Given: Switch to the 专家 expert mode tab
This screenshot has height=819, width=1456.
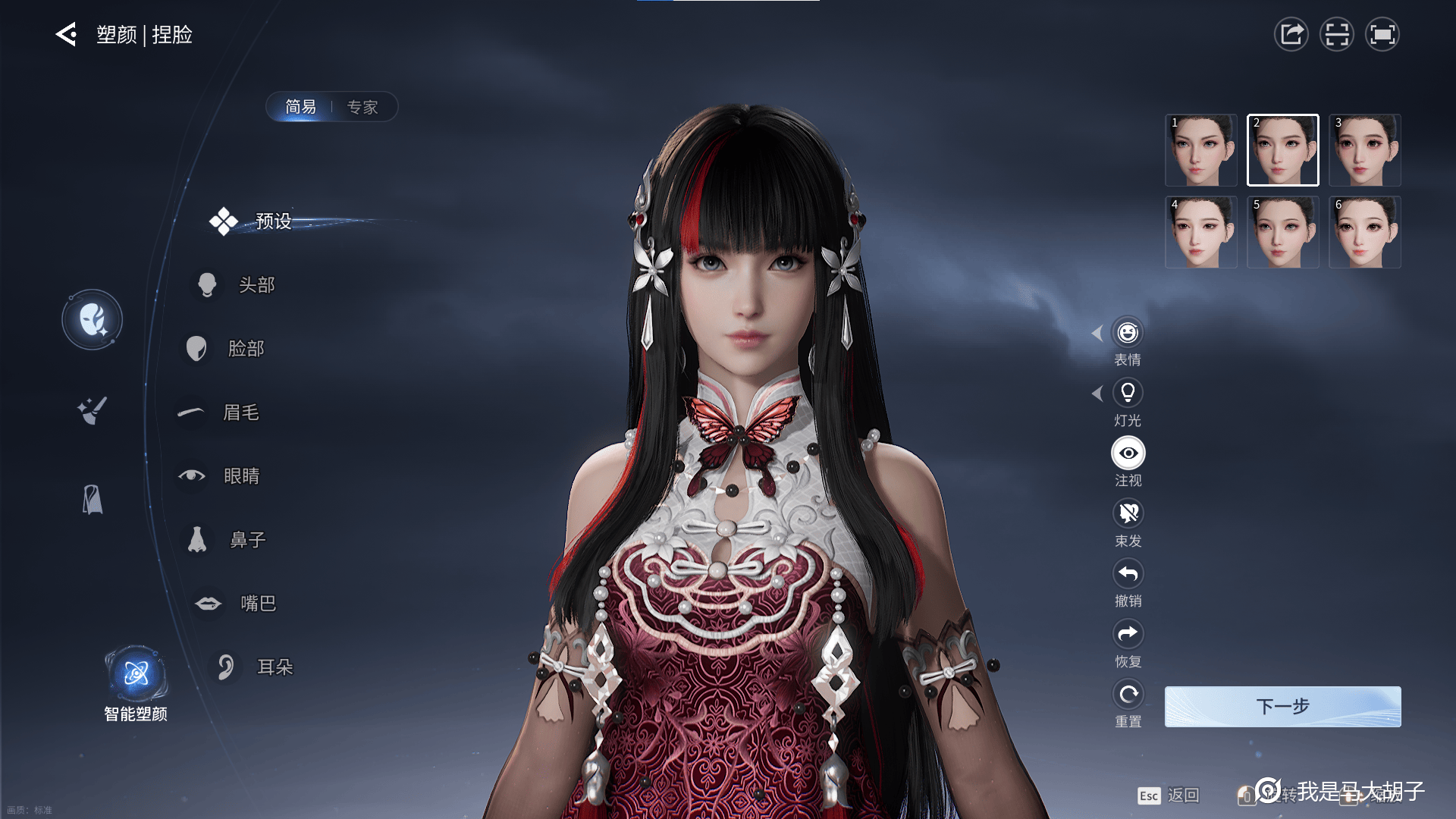Looking at the screenshot, I should coord(362,107).
